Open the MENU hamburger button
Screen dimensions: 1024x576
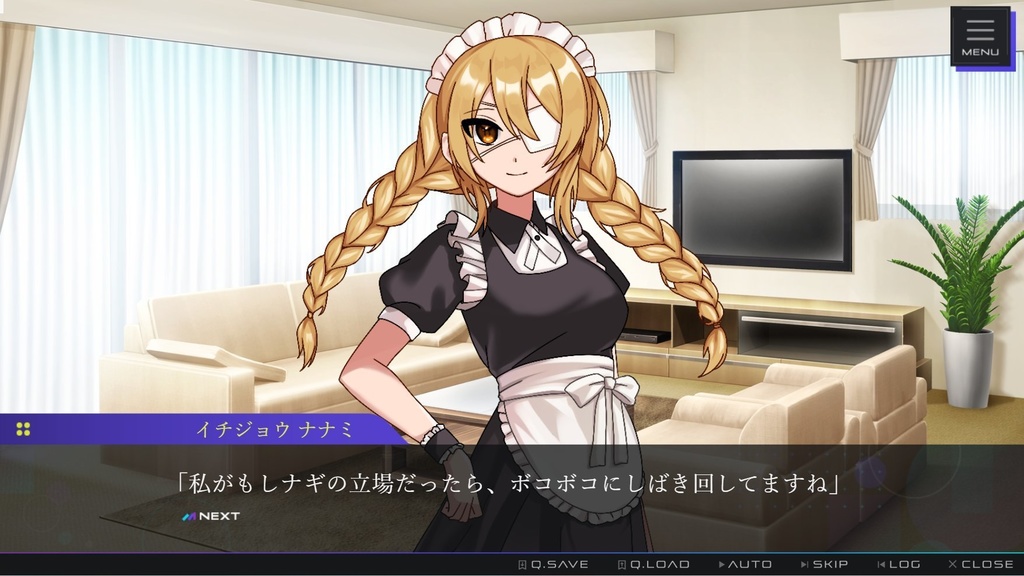pyautogui.click(x=980, y=37)
